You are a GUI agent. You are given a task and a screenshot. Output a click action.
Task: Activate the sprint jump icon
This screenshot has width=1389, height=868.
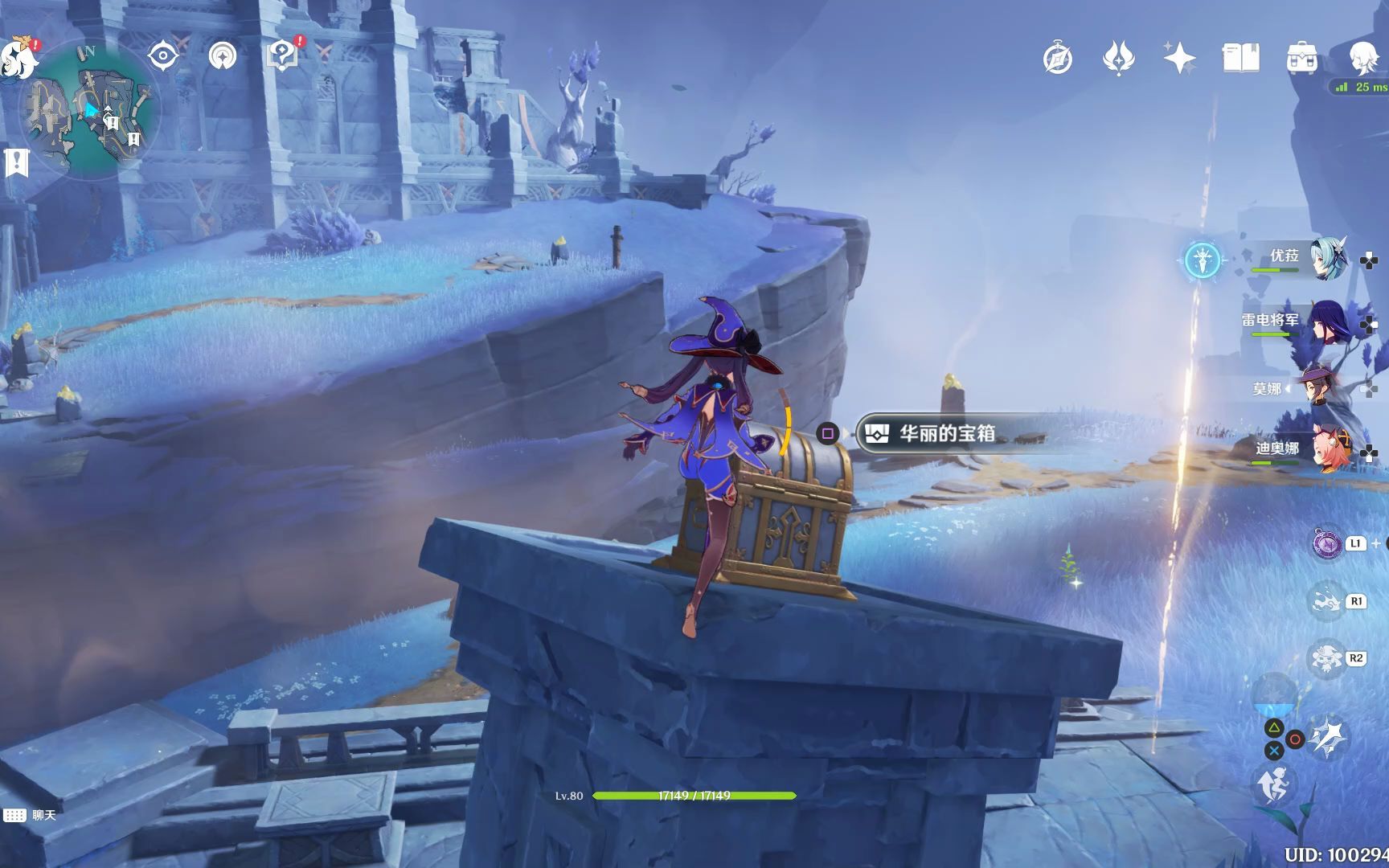pos(1272,784)
